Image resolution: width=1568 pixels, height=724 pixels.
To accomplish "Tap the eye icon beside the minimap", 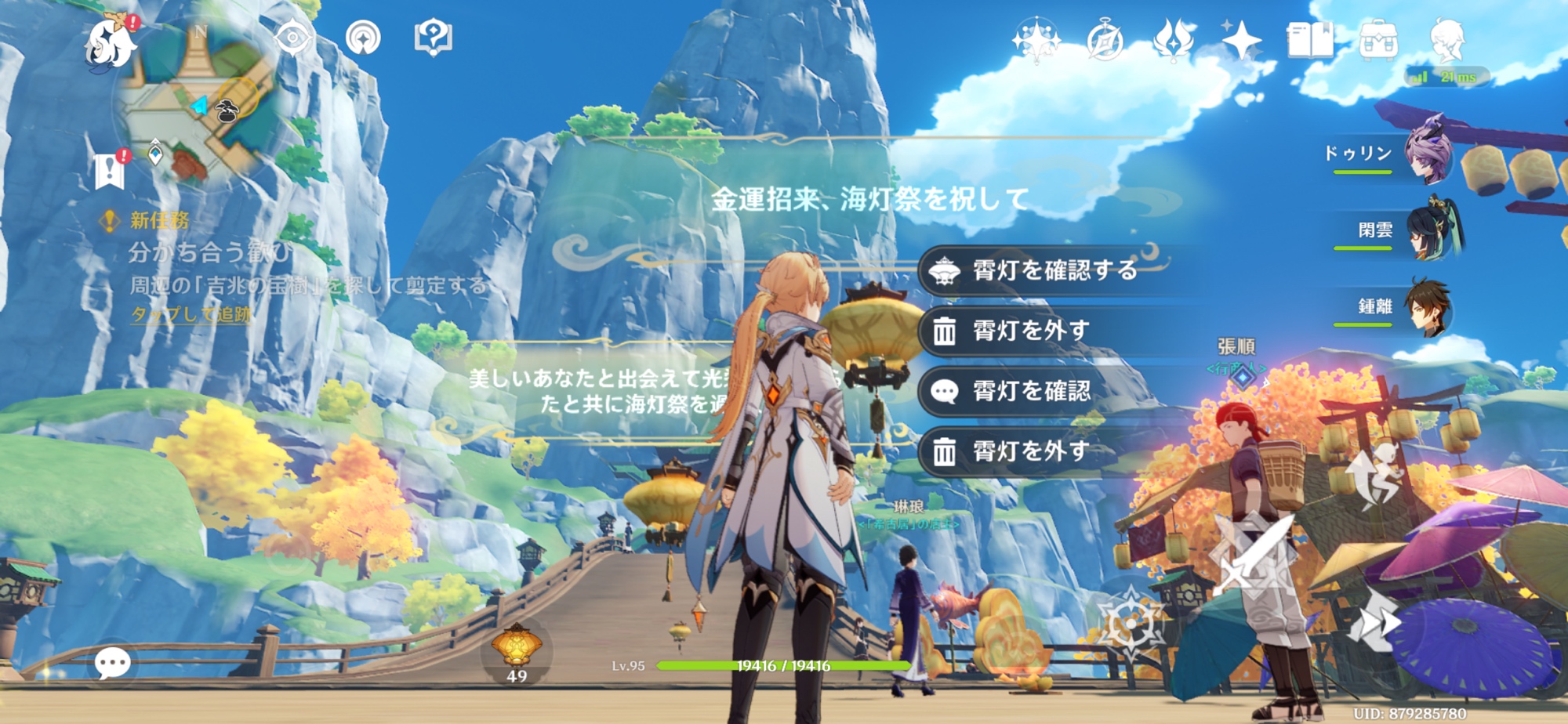I will click(x=292, y=38).
